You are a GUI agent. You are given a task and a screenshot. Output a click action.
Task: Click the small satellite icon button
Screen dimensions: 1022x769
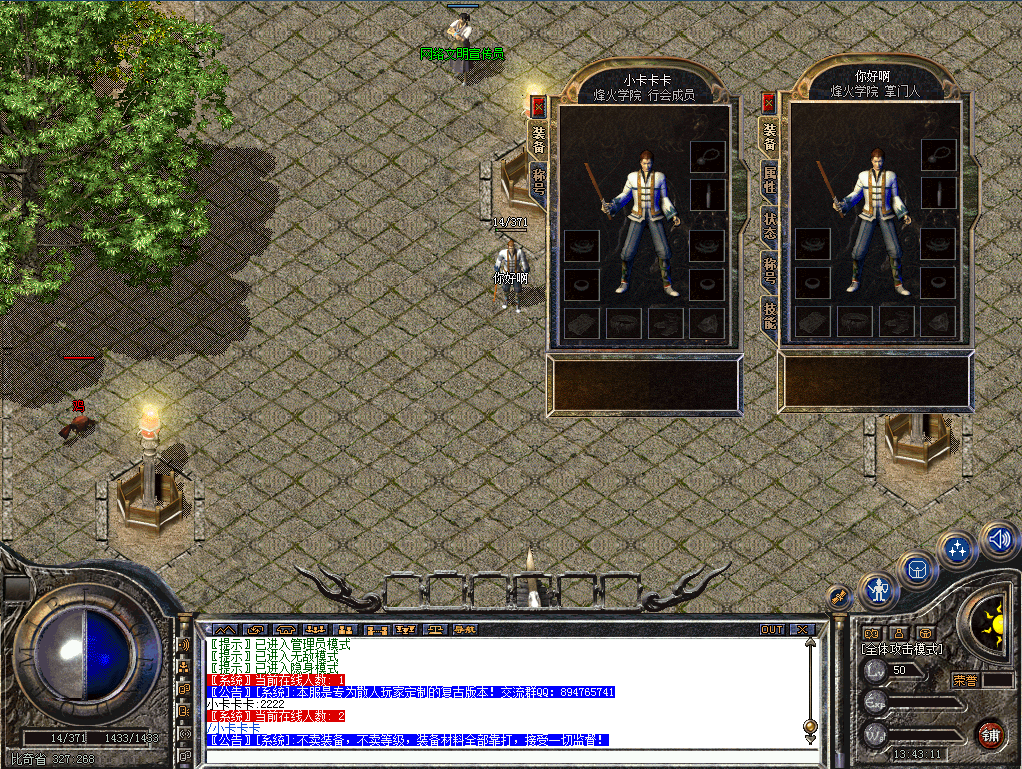840,597
